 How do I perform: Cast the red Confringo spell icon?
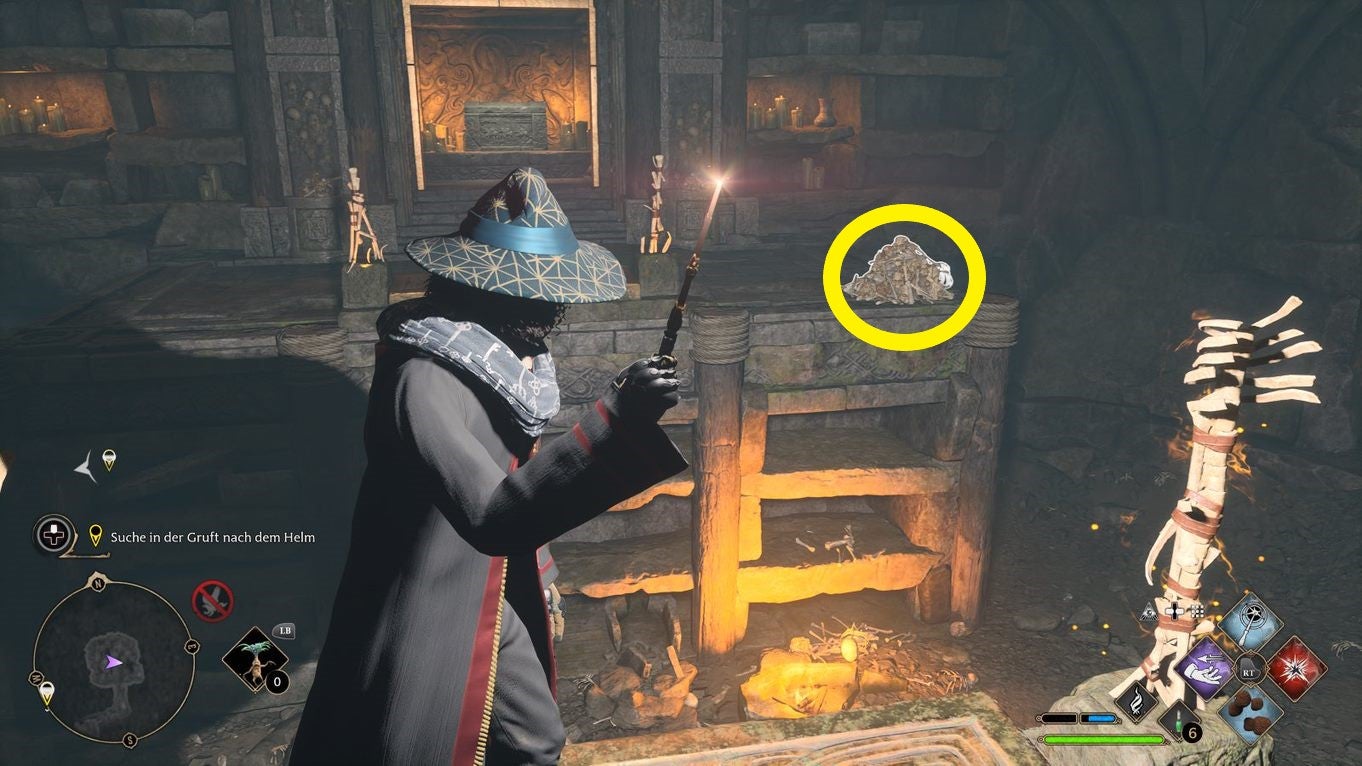(1297, 668)
